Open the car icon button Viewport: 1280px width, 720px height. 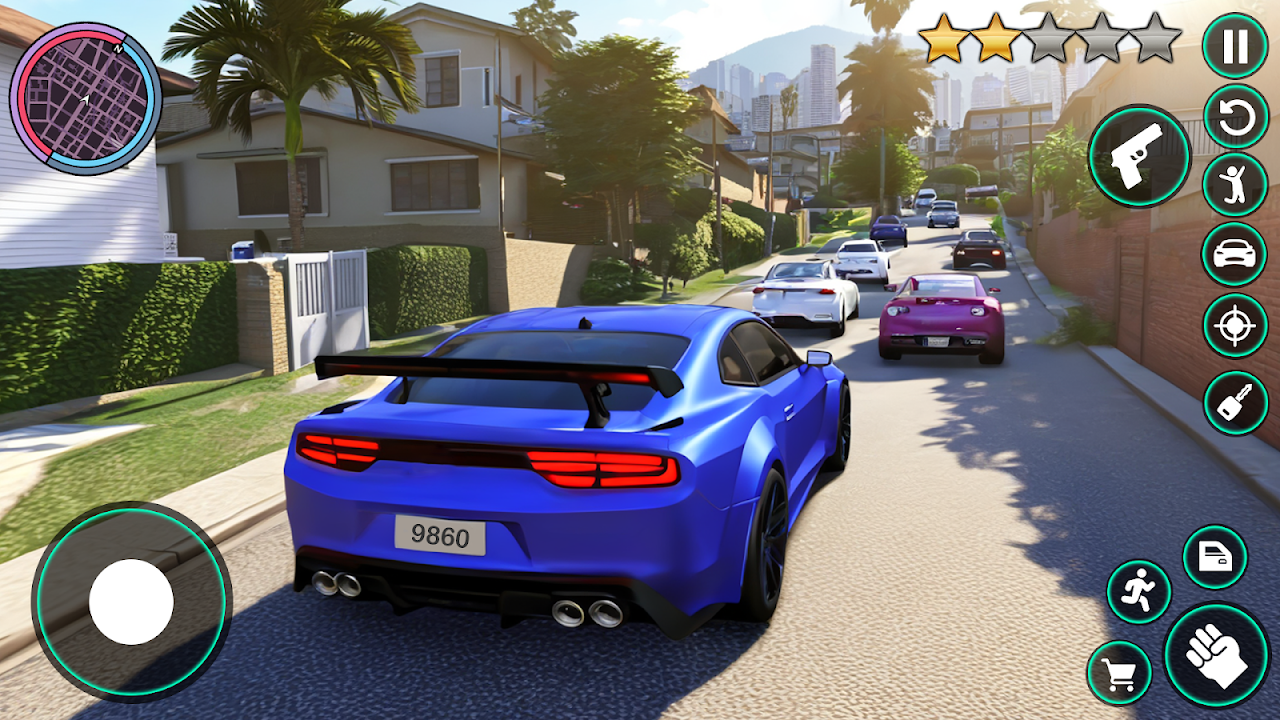(x=1235, y=255)
